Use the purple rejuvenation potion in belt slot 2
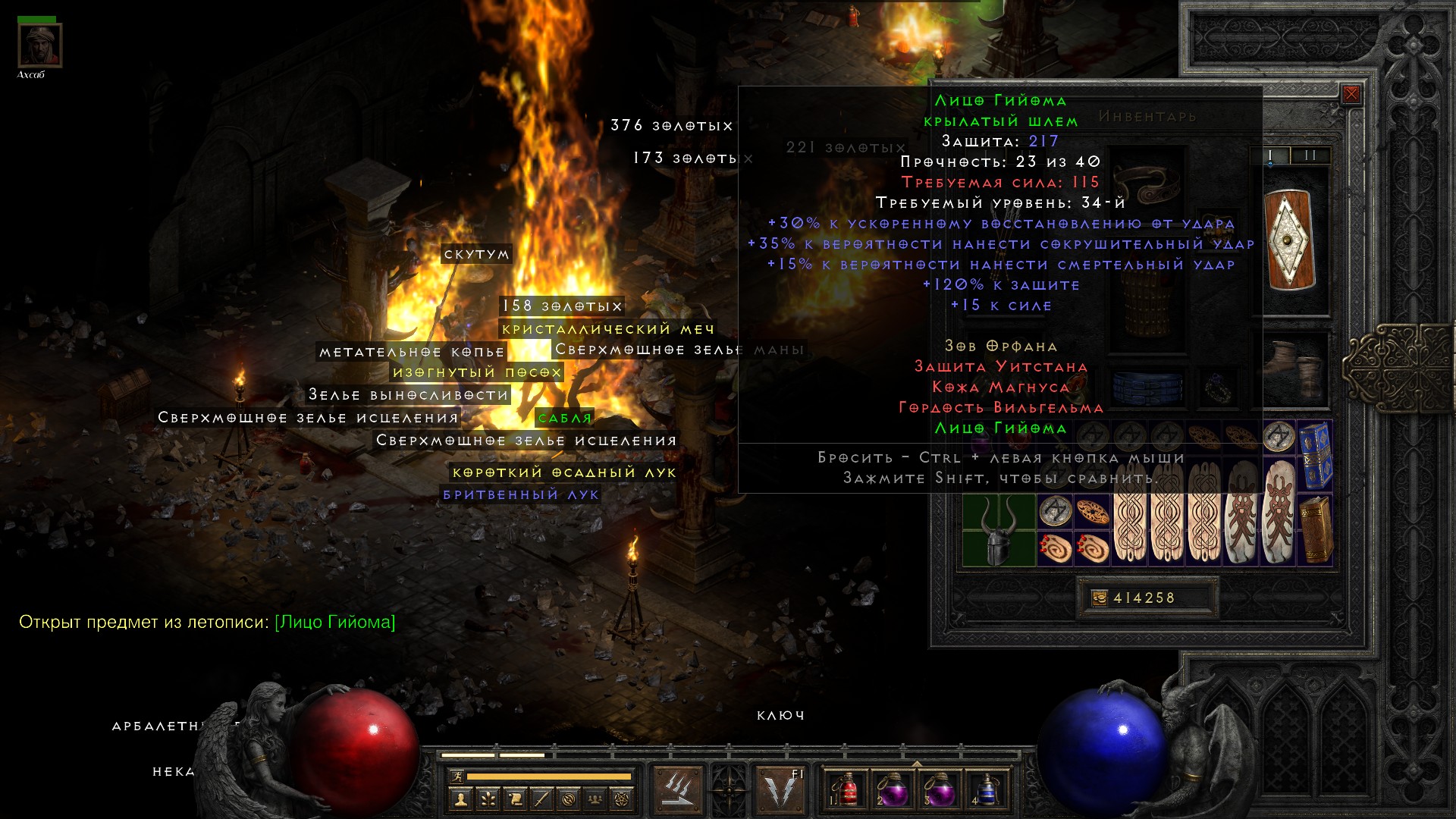The height and width of the screenshot is (819, 1456). click(x=893, y=789)
